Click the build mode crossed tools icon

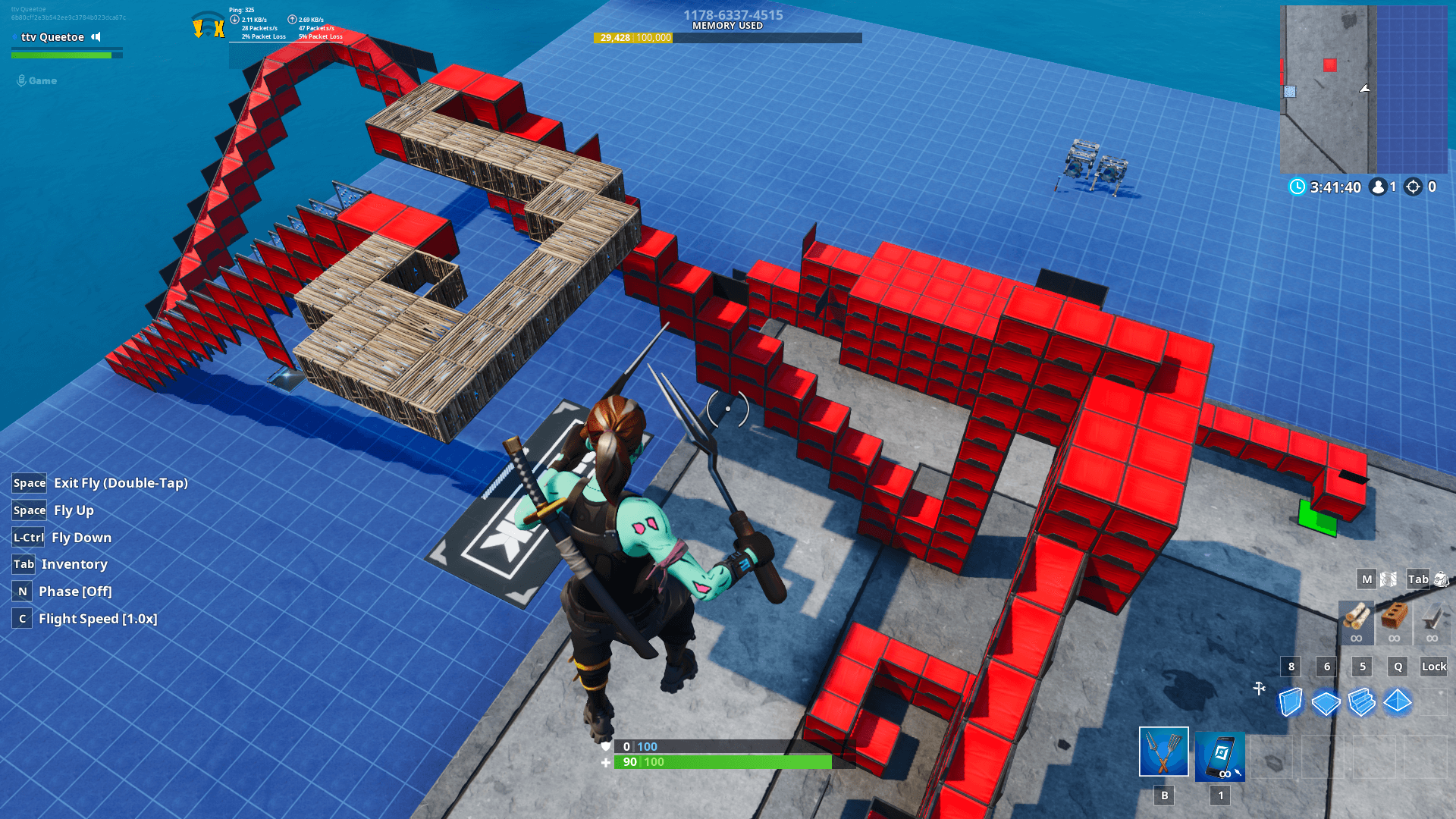(1259, 688)
